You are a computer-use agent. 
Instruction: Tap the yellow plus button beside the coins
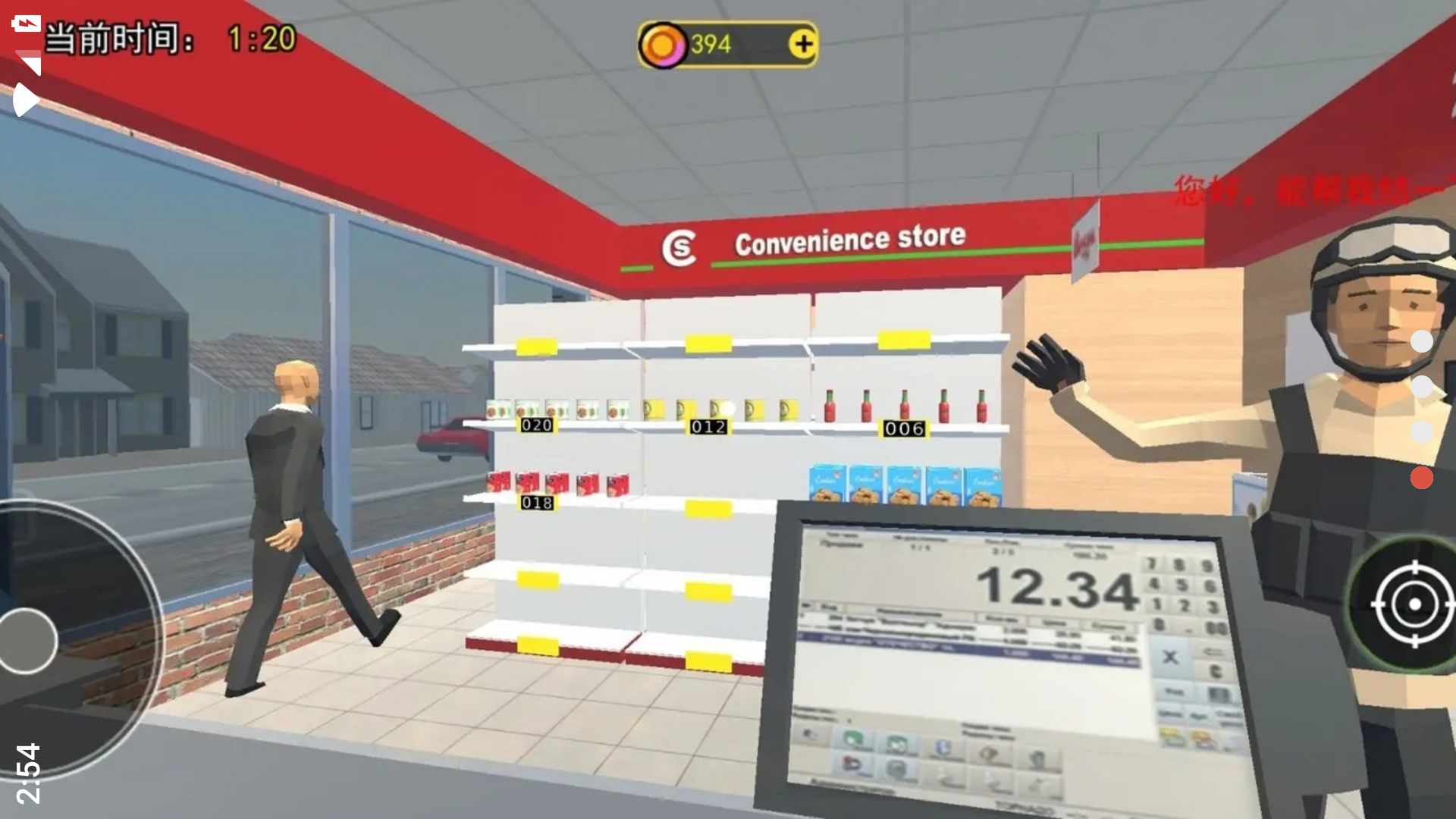pos(803,44)
